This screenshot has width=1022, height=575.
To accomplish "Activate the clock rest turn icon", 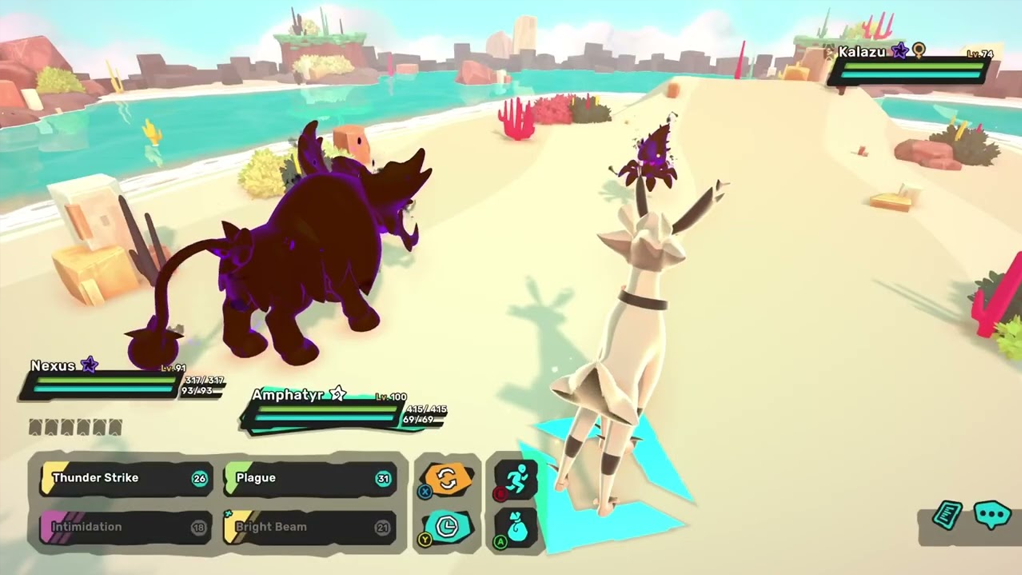I will (x=447, y=526).
